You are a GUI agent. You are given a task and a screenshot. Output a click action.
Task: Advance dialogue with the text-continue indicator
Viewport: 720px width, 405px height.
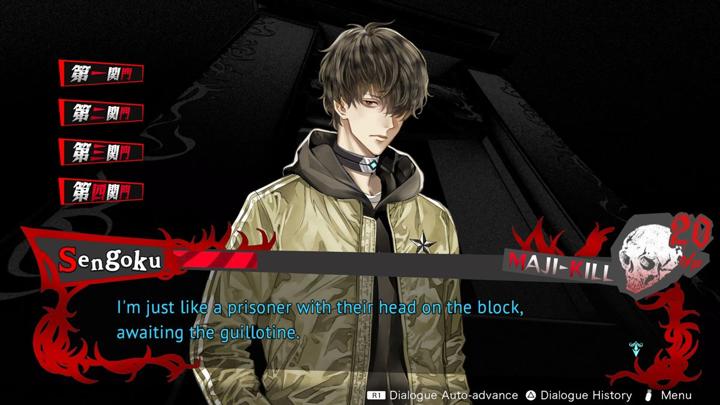click(x=634, y=348)
